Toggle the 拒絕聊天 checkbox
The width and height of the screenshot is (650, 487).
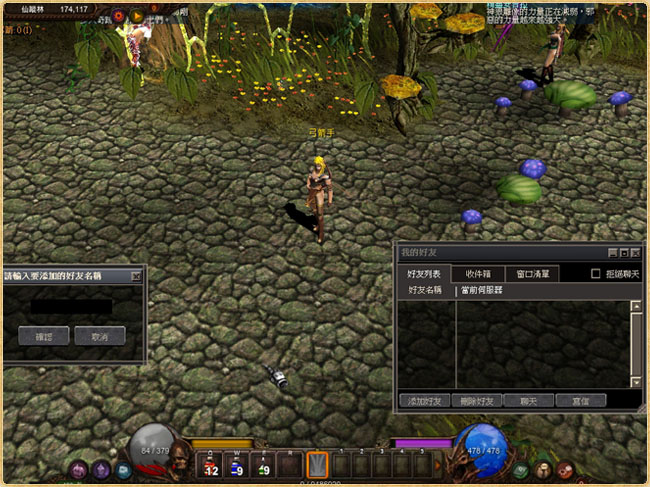click(596, 273)
